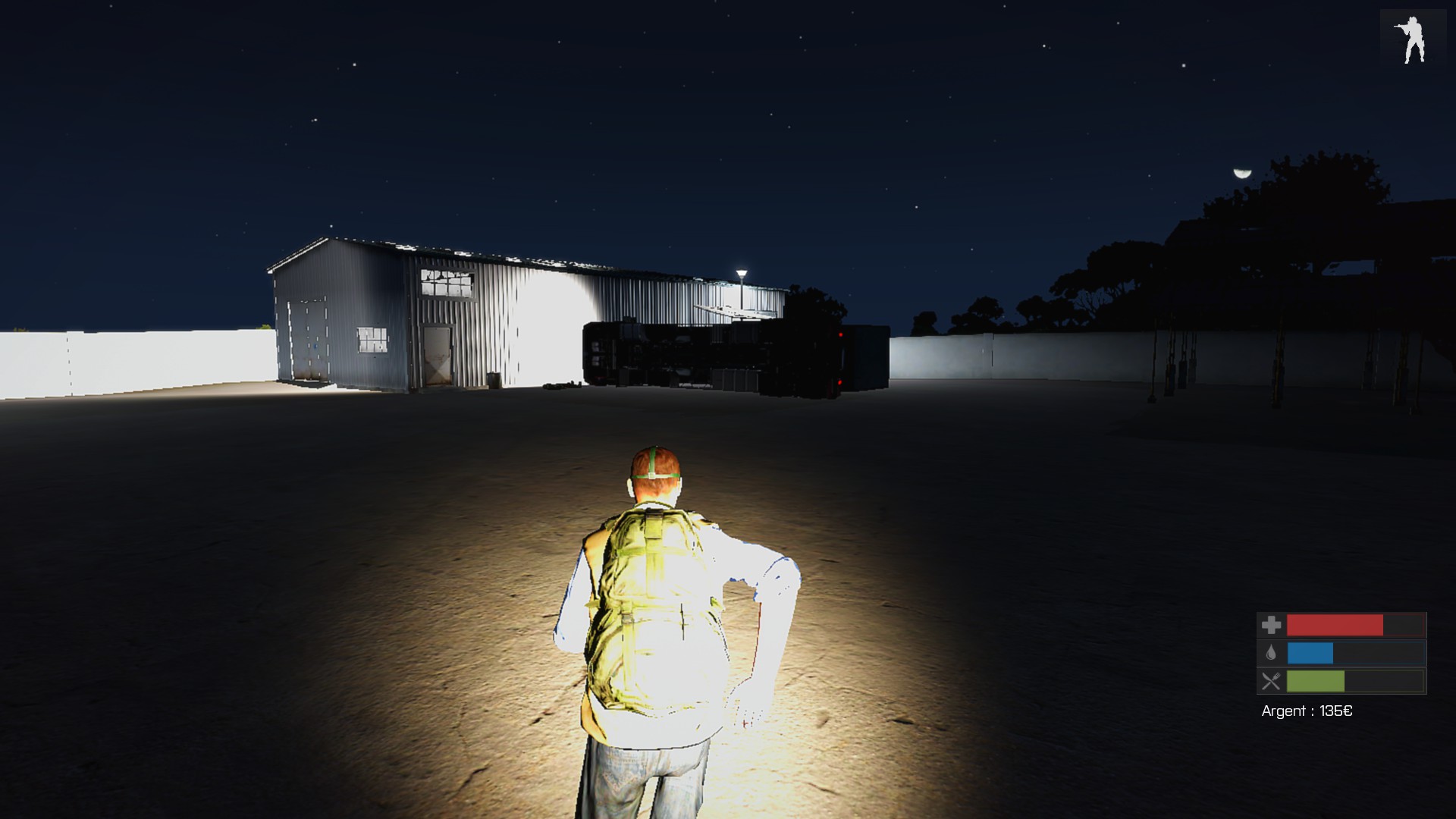The height and width of the screenshot is (819, 1456).
Task: Click the soldier stance indicator icon
Action: click(1412, 39)
